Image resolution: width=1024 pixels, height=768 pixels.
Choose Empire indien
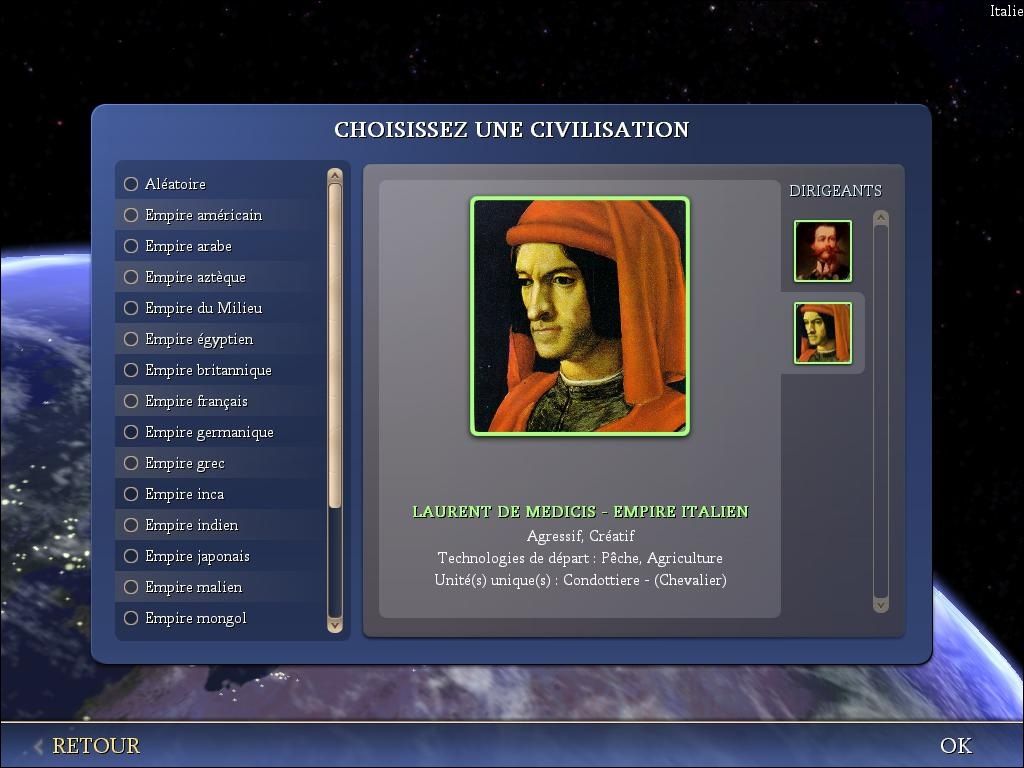pos(131,525)
